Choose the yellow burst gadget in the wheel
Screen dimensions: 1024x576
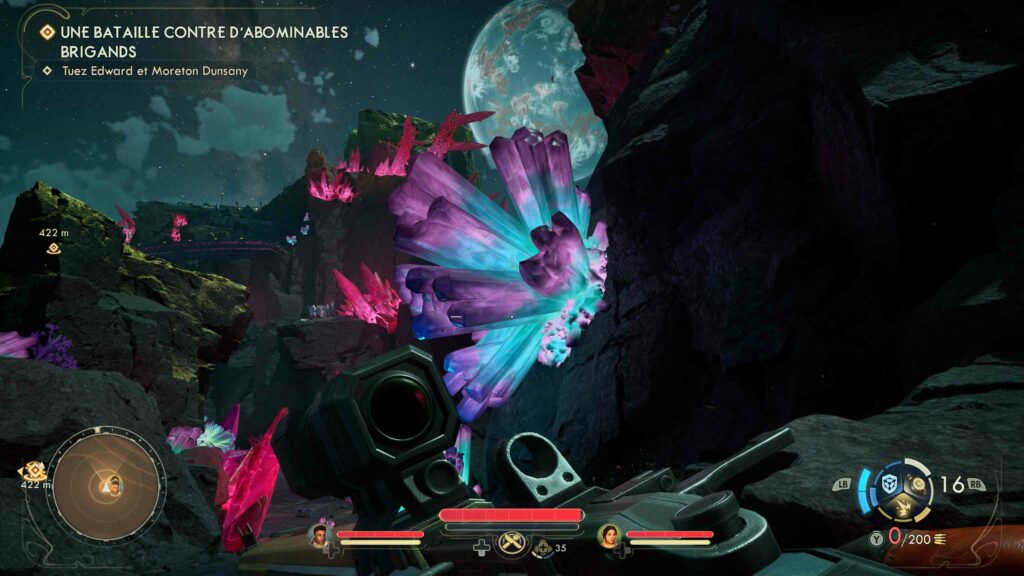(903, 507)
